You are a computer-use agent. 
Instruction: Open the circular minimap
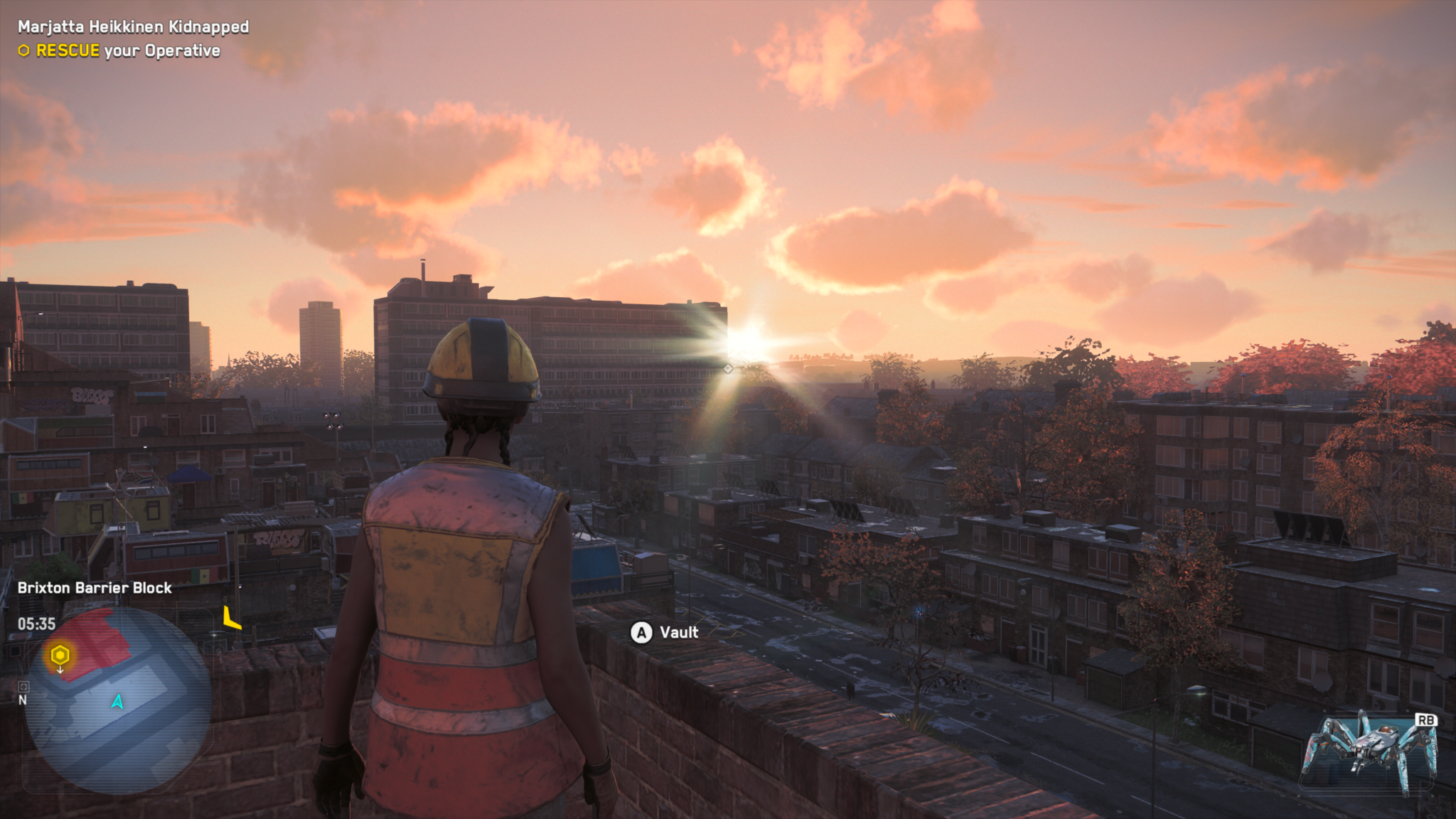tap(118, 700)
